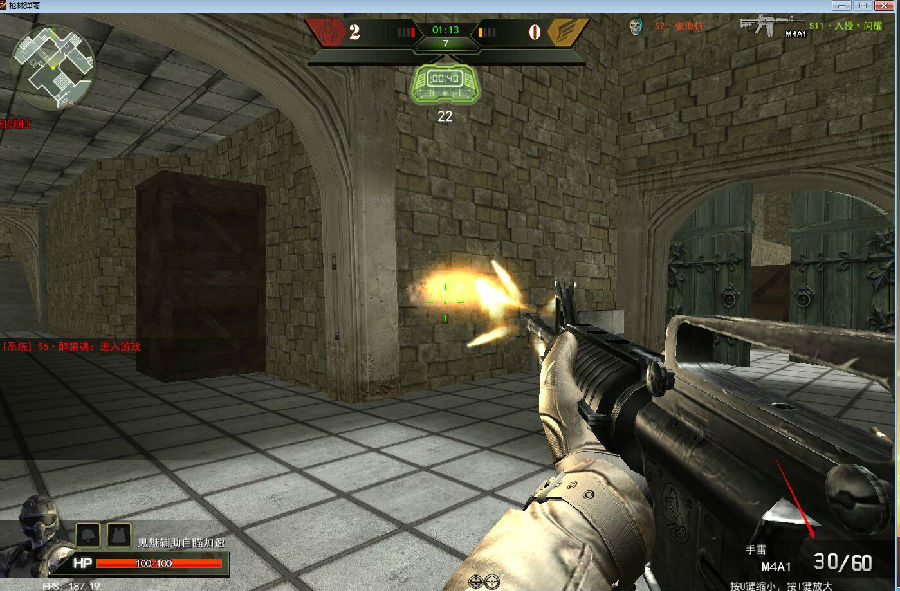Select the red team emblem

[x=326, y=31]
